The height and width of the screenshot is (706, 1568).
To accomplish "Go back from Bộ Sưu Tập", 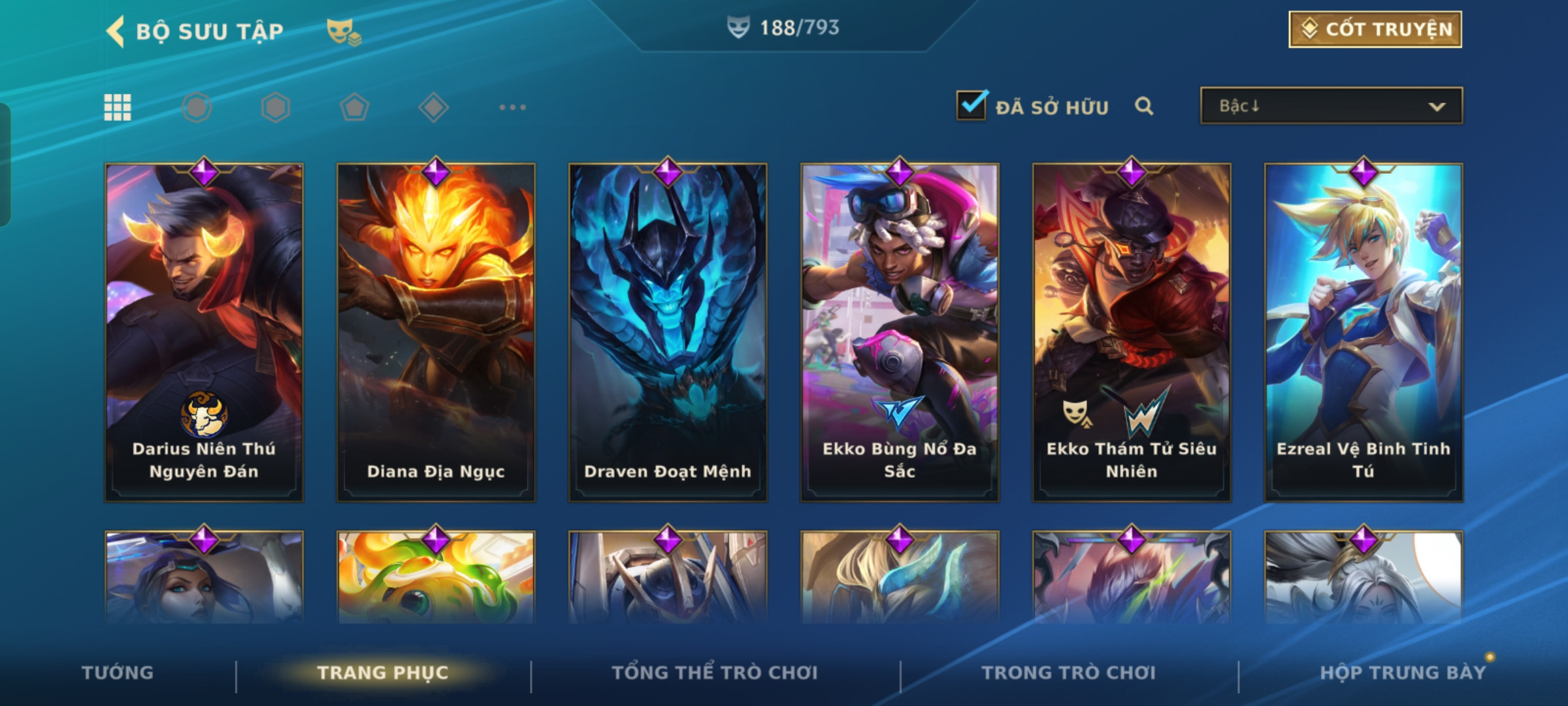I will coord(116,31).
